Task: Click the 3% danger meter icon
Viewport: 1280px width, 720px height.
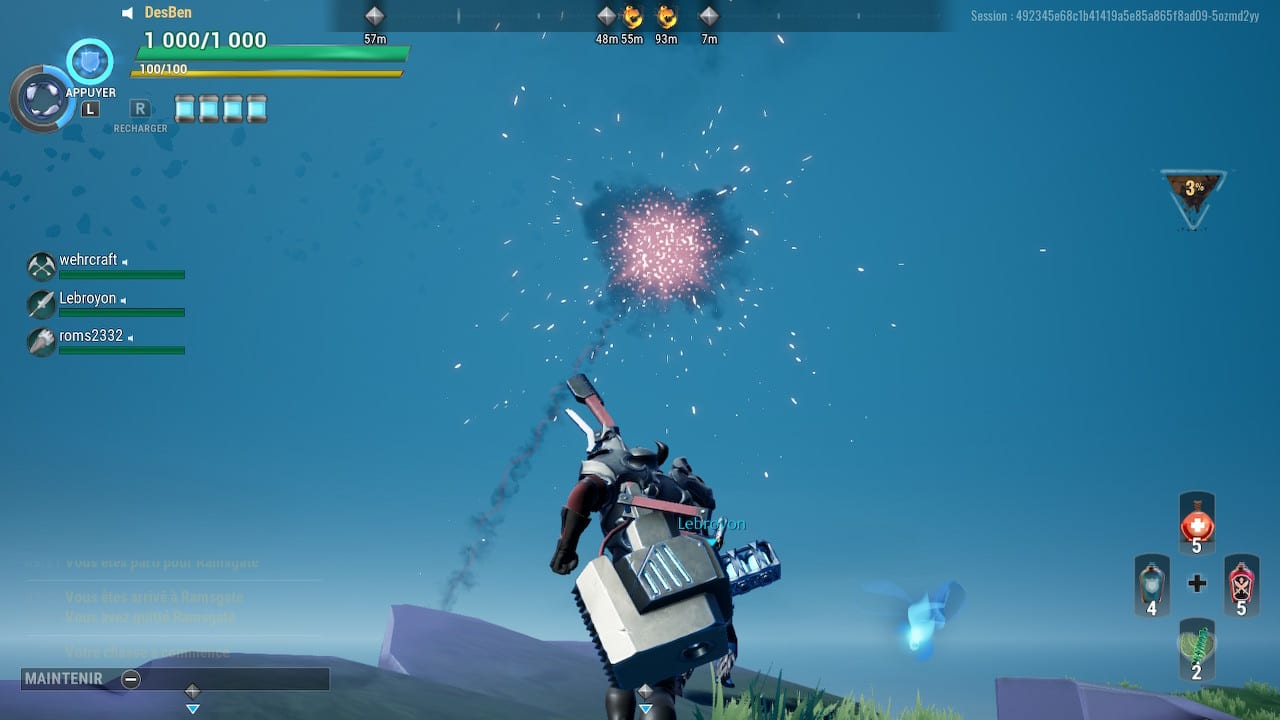Action: [x=1194, y=193]
